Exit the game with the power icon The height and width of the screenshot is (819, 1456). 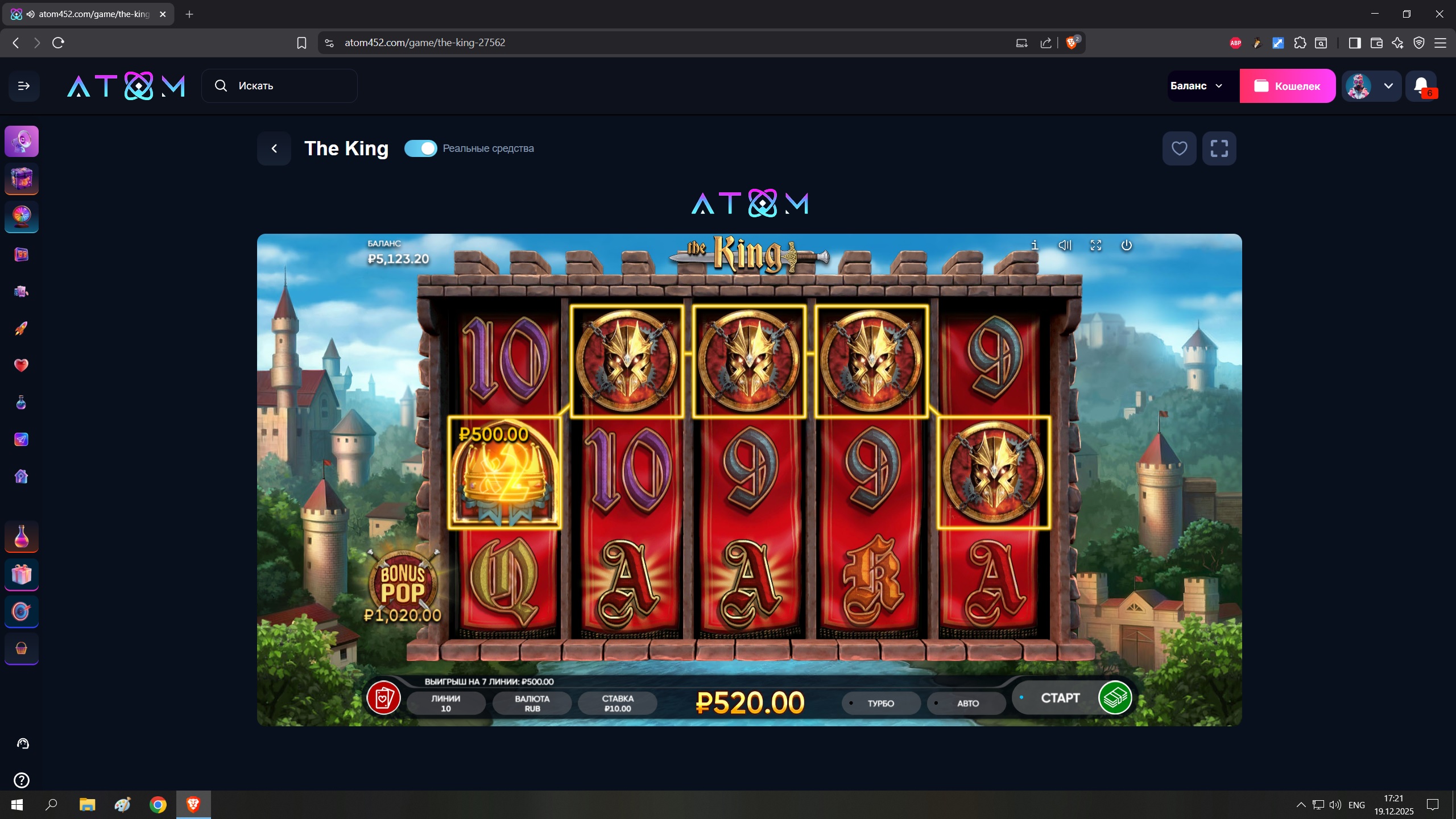(x=1126, y=245)
